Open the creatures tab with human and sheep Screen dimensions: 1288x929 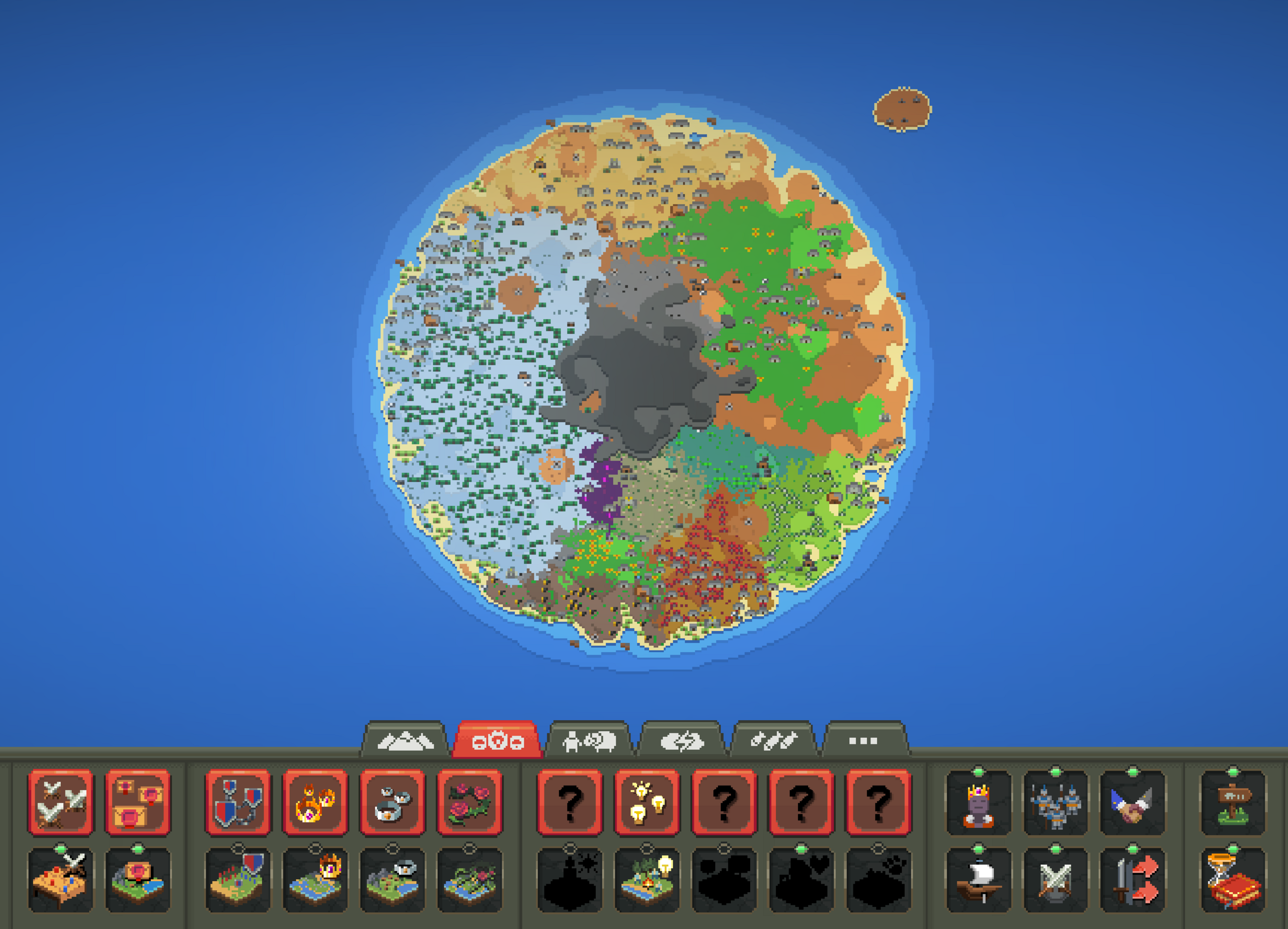coord(589,740)
